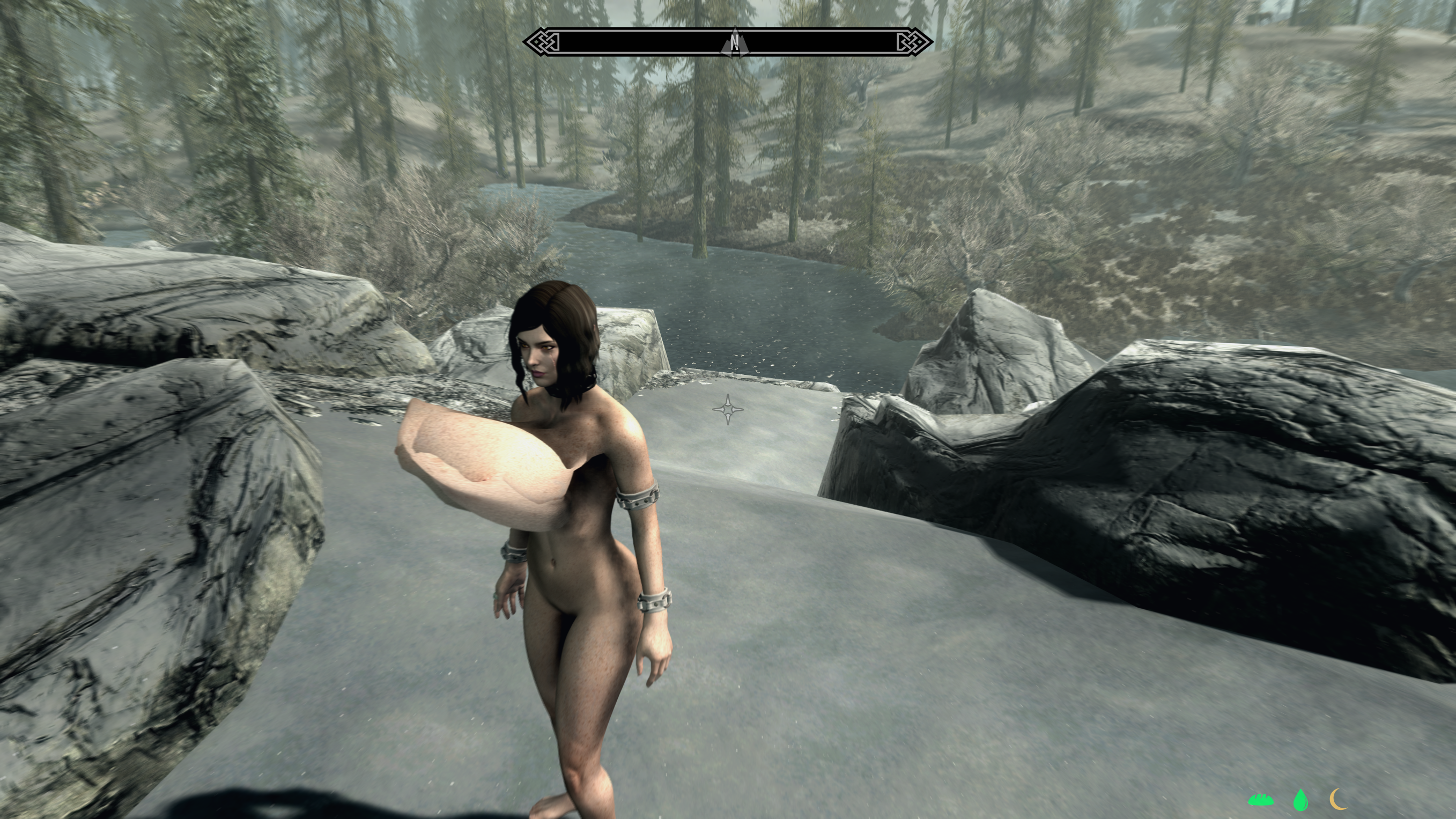Click the armband on her upper arm
The width and height of the screenshot is (1456, 819).
point(639,497)
